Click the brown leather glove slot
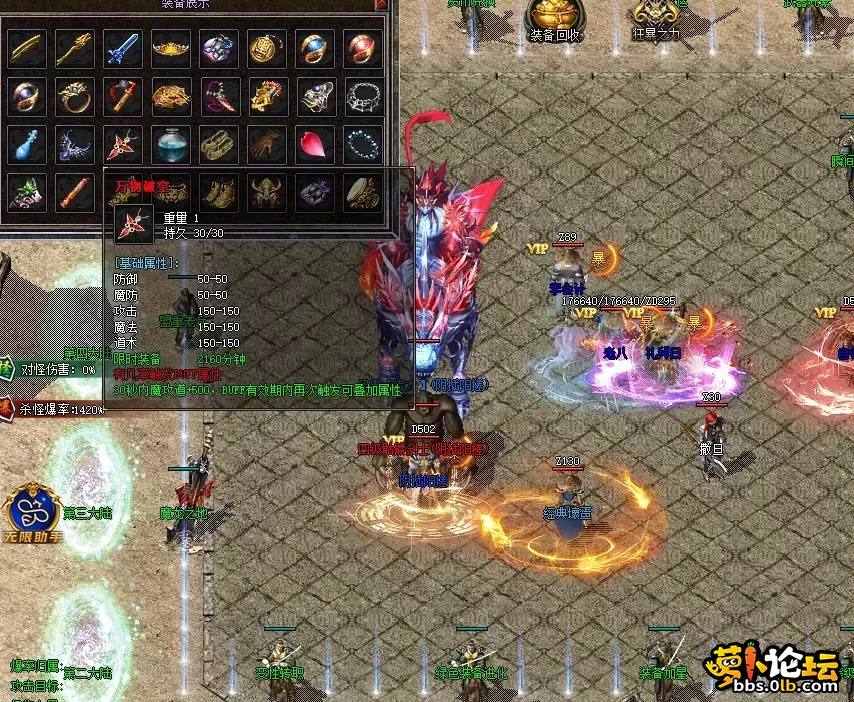 (x=267, y=144)
